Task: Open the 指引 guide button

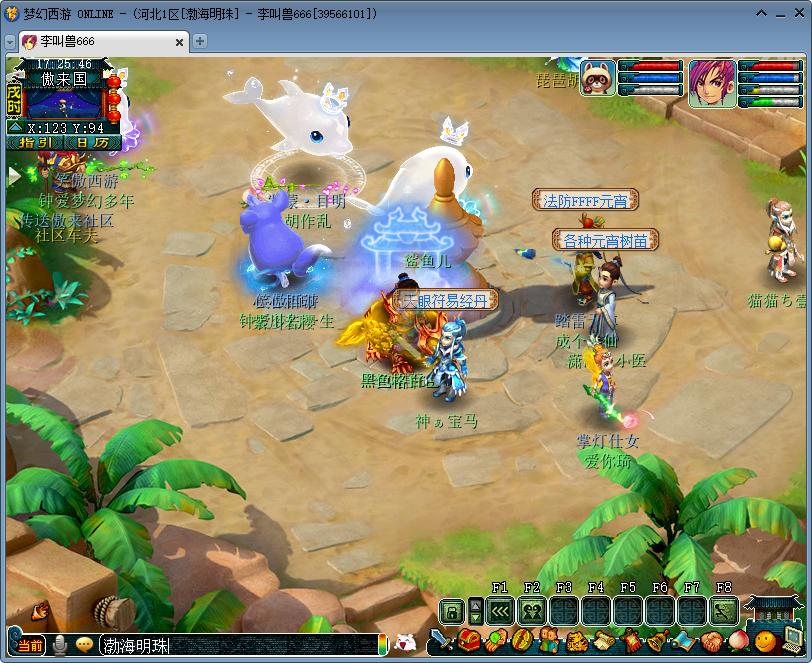Action: [36, 143]
